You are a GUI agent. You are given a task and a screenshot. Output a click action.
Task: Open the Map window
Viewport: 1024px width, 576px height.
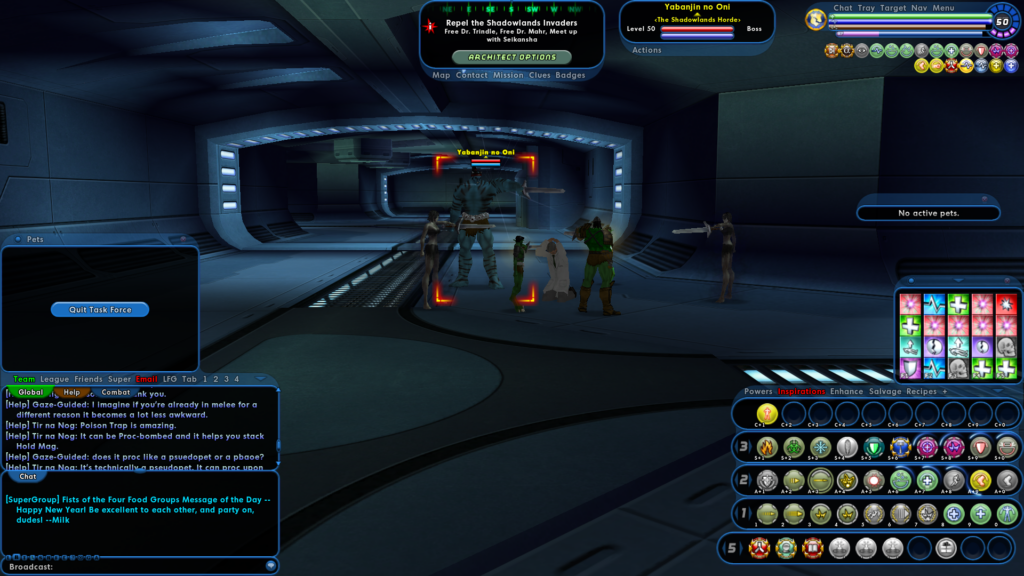coord(441,75)
